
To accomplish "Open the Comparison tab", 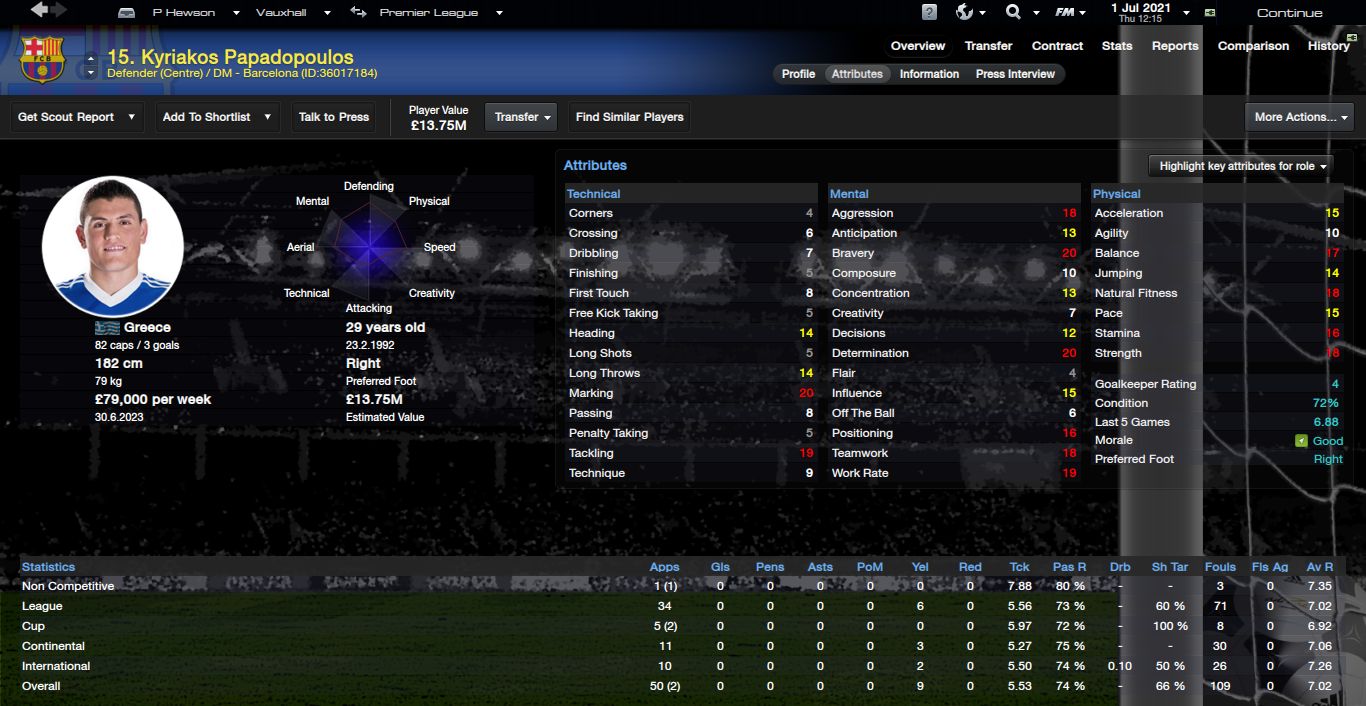I will click(x=1253, y=46).
